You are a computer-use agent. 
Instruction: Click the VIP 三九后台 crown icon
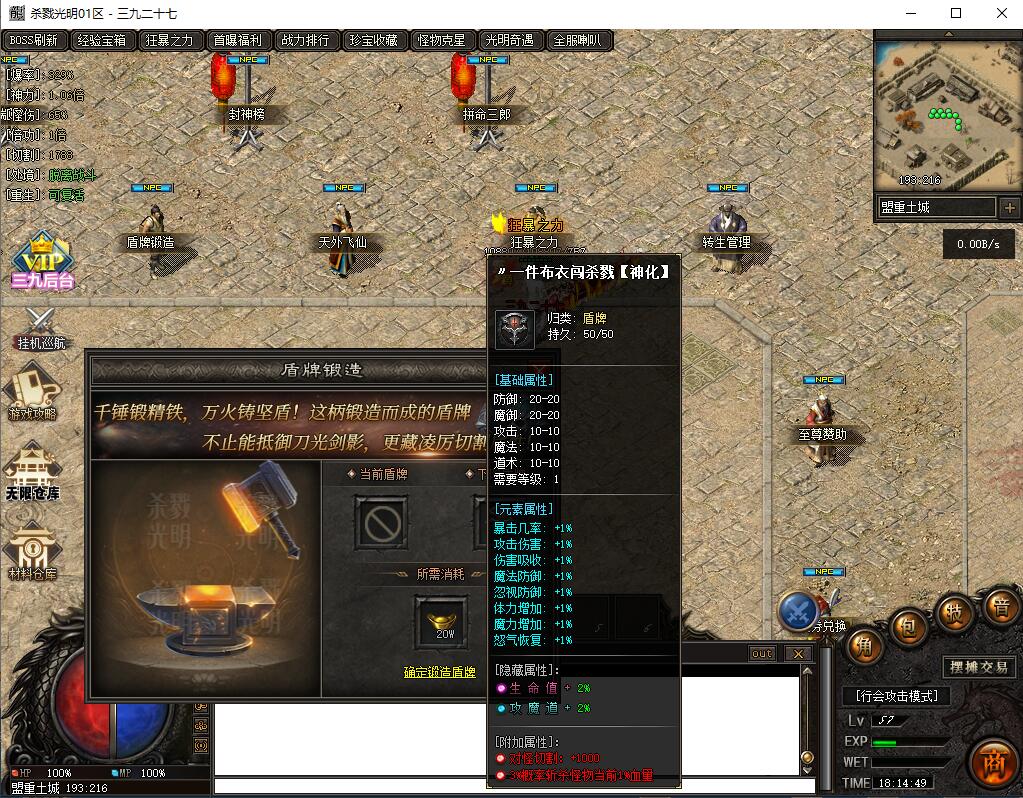41,256
